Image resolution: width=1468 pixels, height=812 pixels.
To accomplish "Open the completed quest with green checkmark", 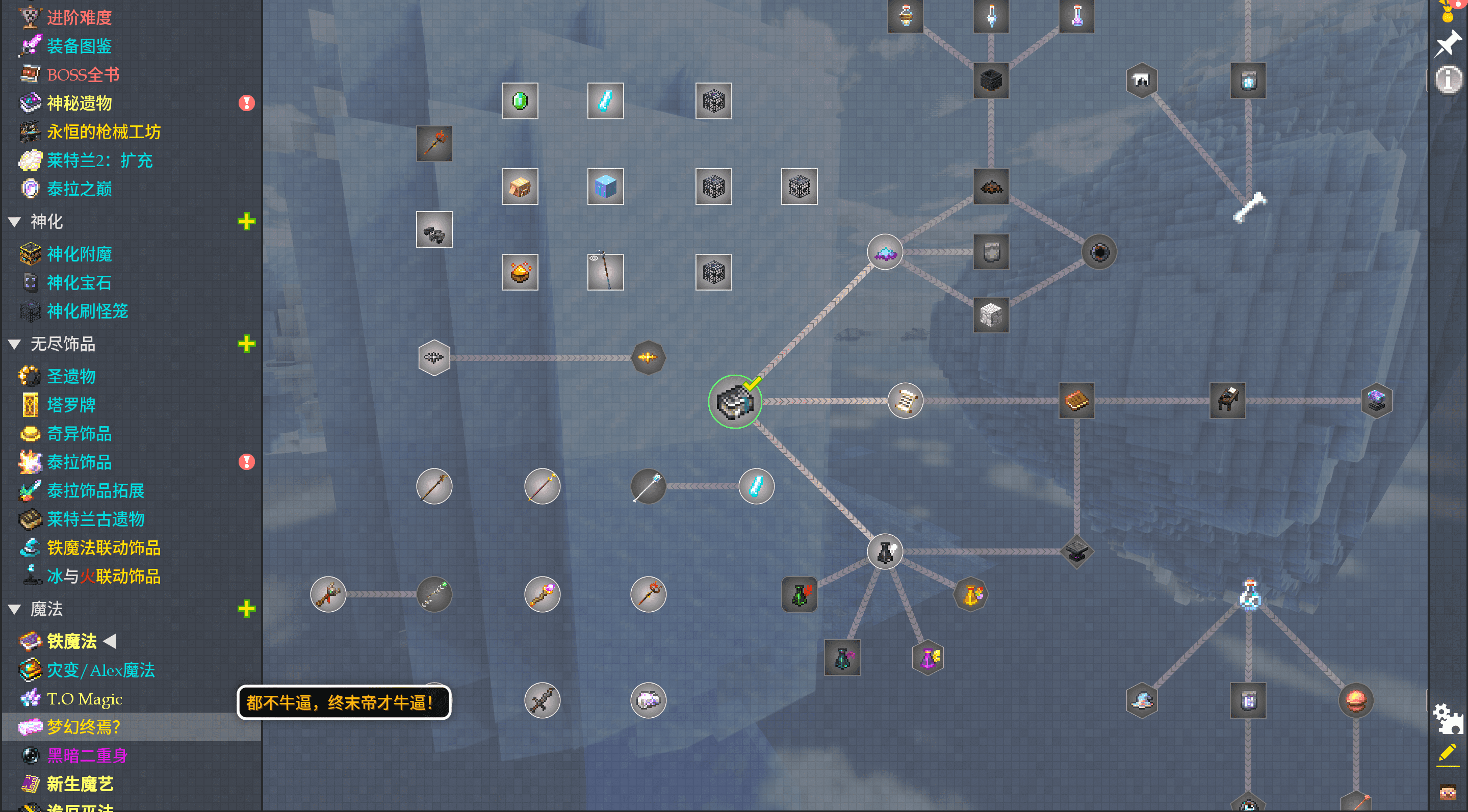I will (x=735, y=402).
